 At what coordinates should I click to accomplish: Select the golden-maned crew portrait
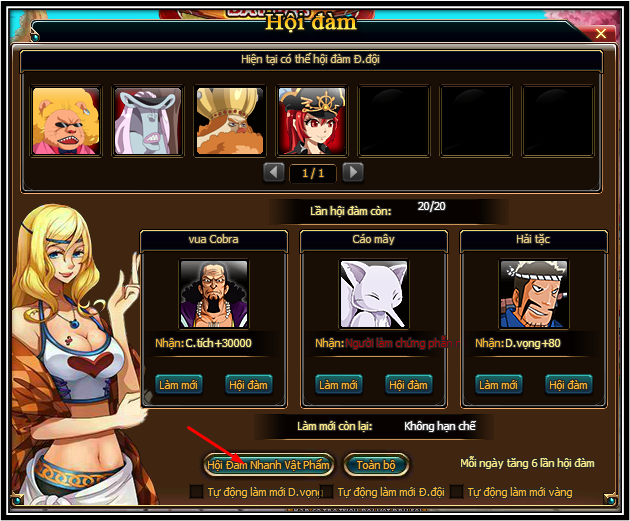pyautogui.click(x=230, y=121)
